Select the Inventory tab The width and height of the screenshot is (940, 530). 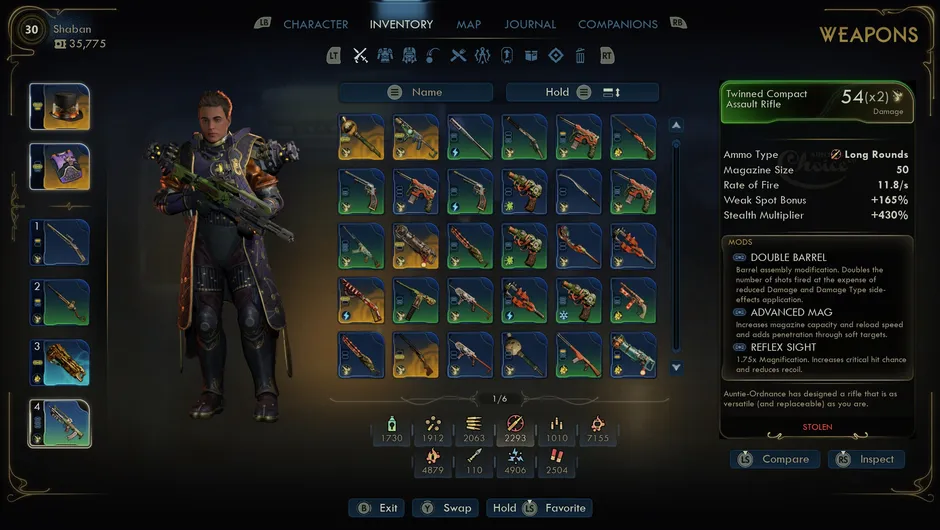[401, 24]
